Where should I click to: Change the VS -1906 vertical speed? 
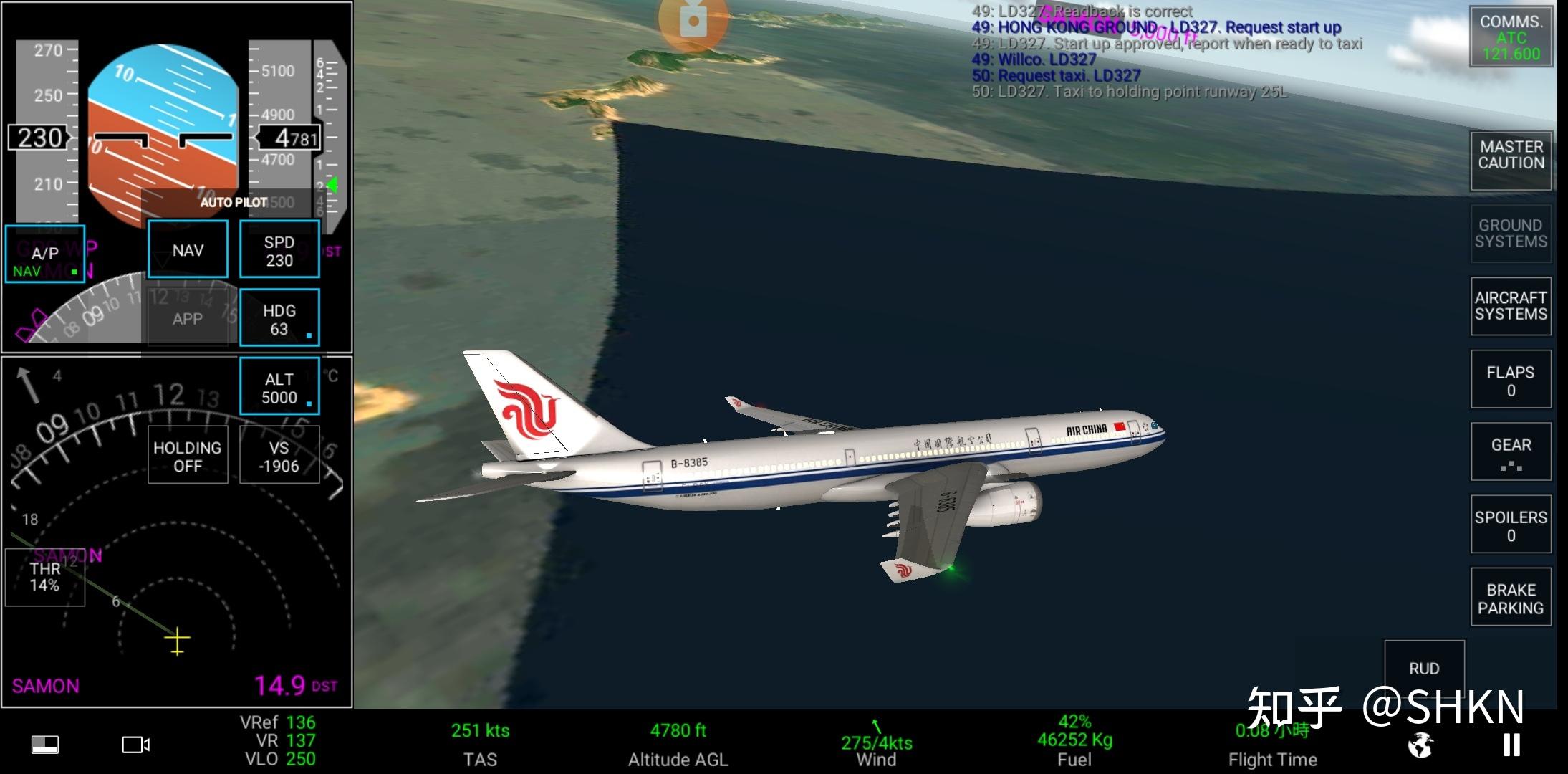[279, 456]
